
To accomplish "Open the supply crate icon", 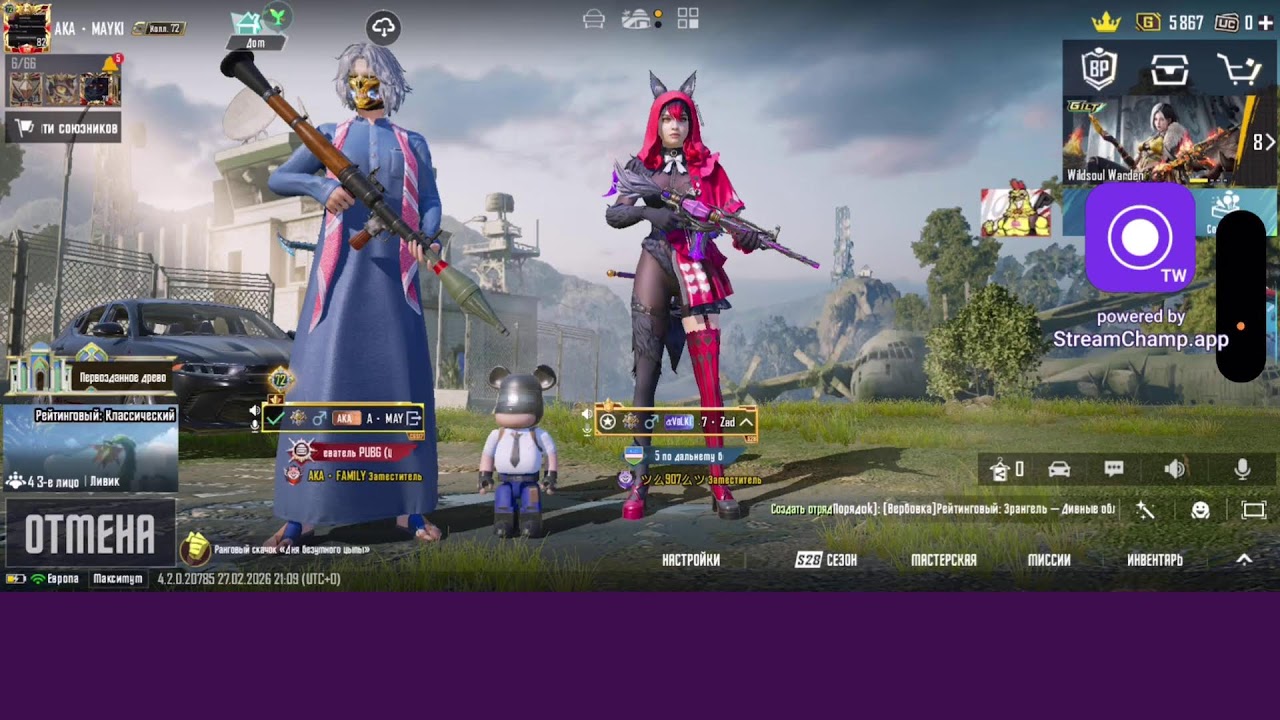I will click(1169, 69).
